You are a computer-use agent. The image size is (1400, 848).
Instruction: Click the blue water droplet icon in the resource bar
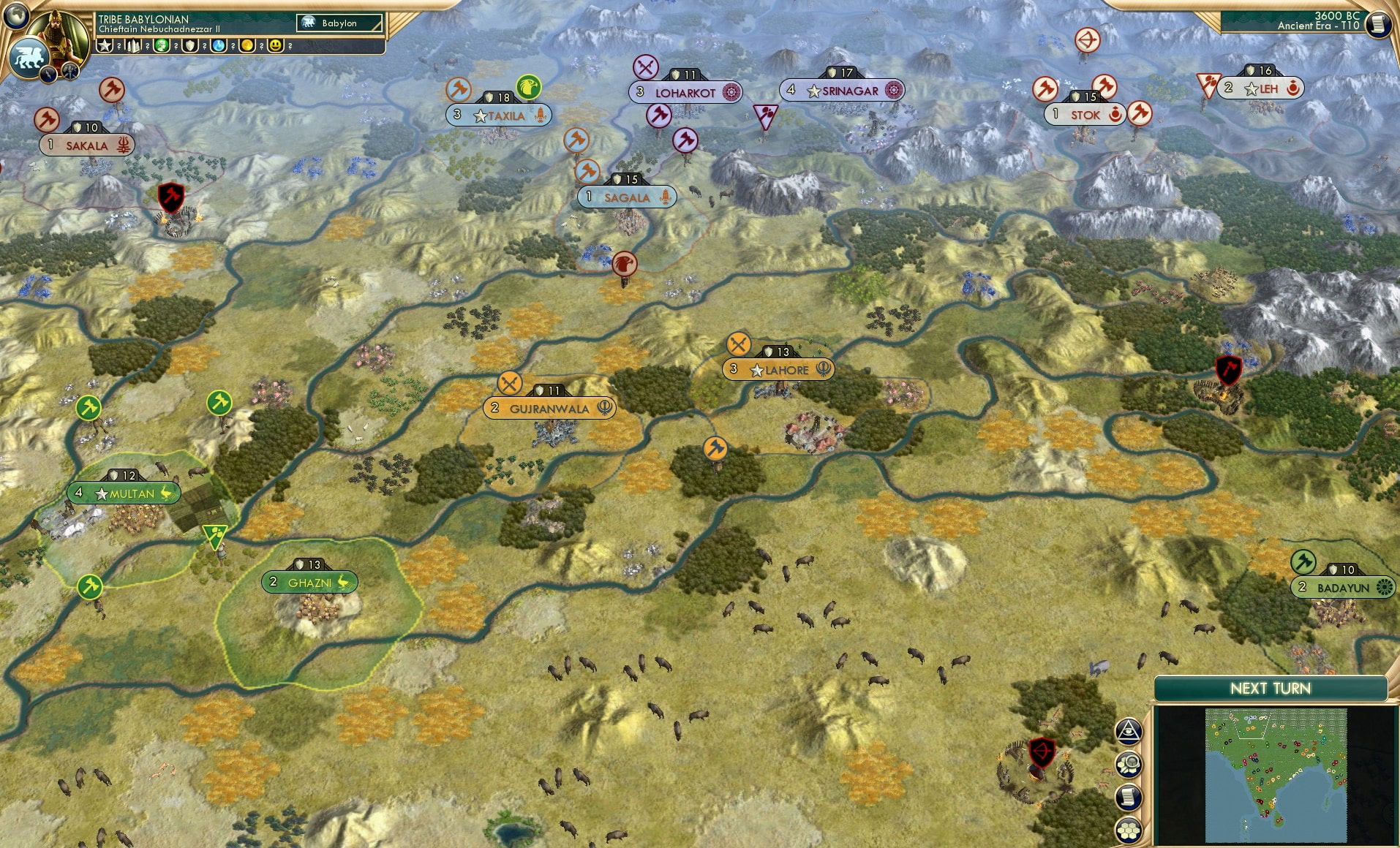[x=218, y=47]
